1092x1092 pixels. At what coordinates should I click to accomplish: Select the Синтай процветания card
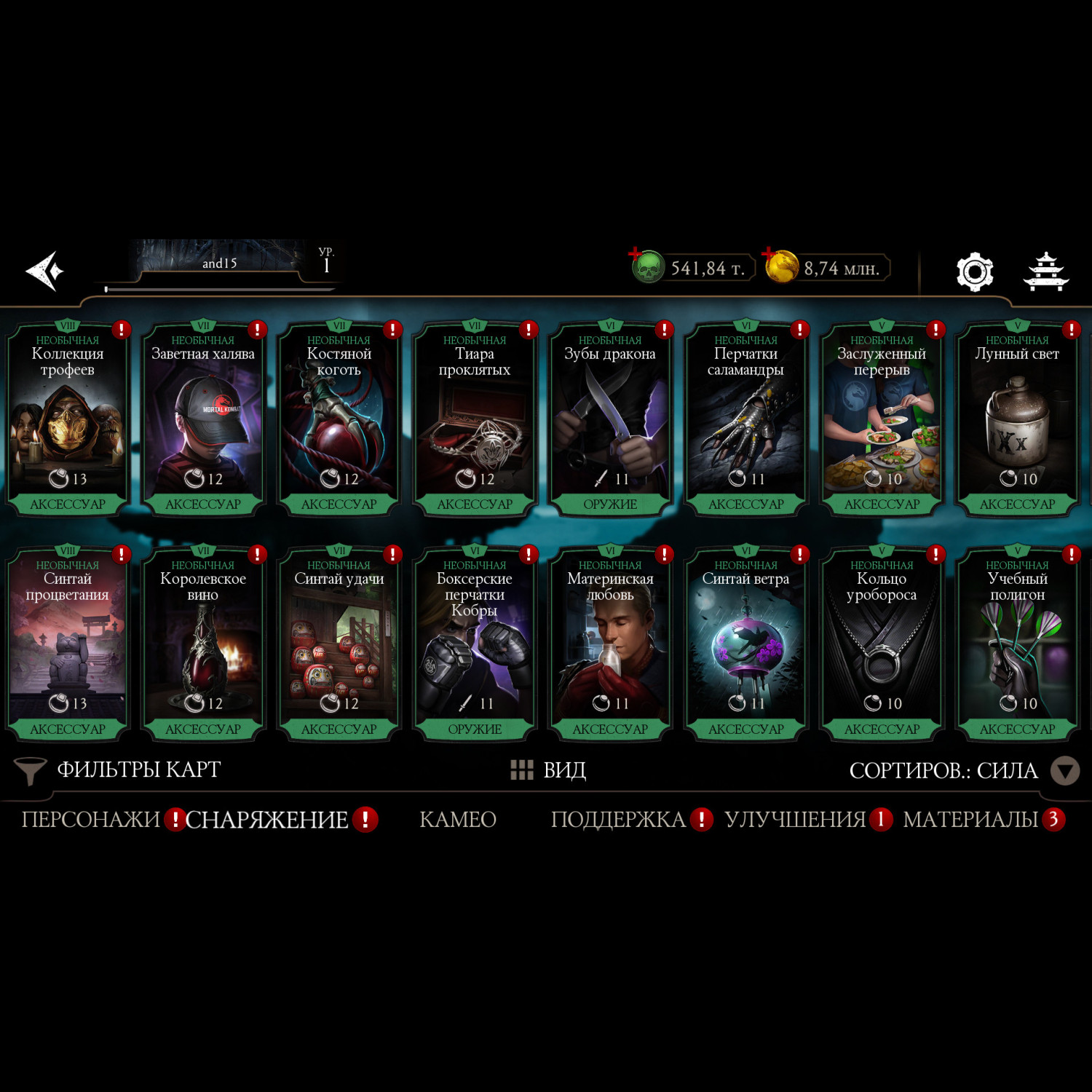[68, 644]
